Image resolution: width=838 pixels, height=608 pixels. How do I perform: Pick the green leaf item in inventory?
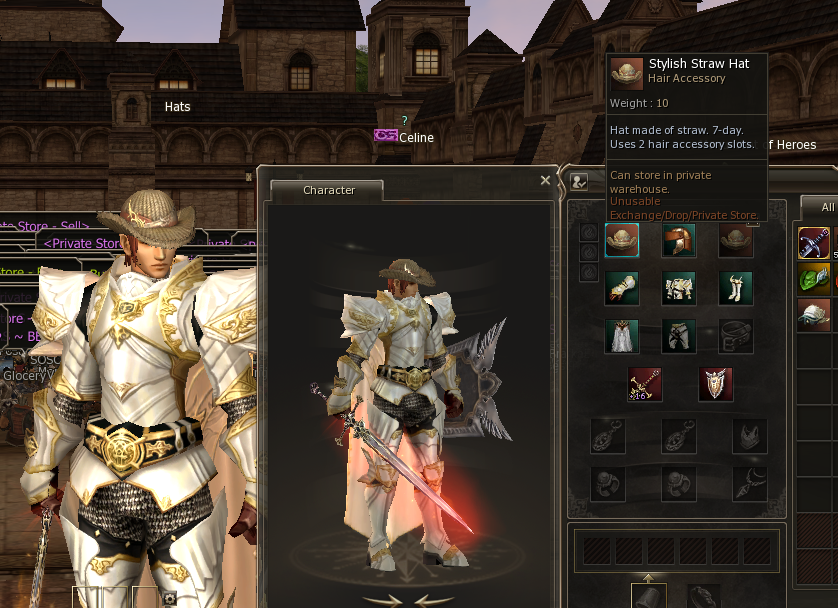(814, 279)
